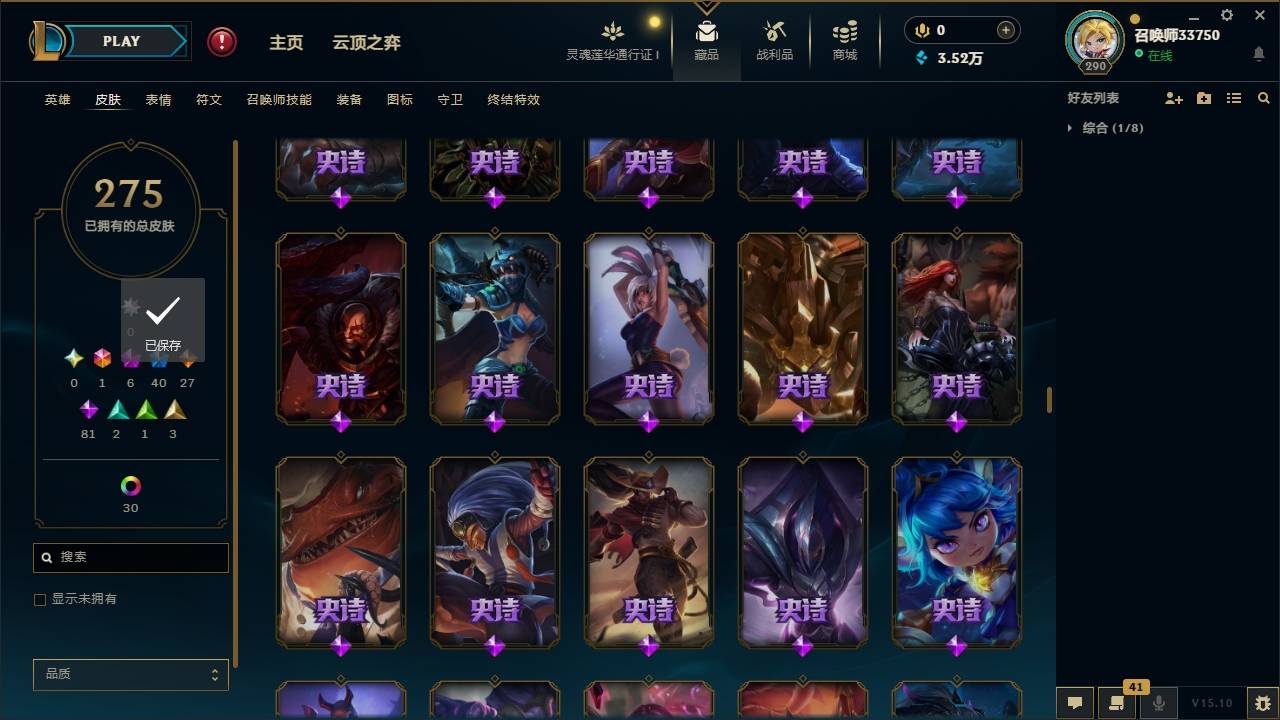
Task: Click the red alert icon beside PLAY
Action: coord(220,41)
